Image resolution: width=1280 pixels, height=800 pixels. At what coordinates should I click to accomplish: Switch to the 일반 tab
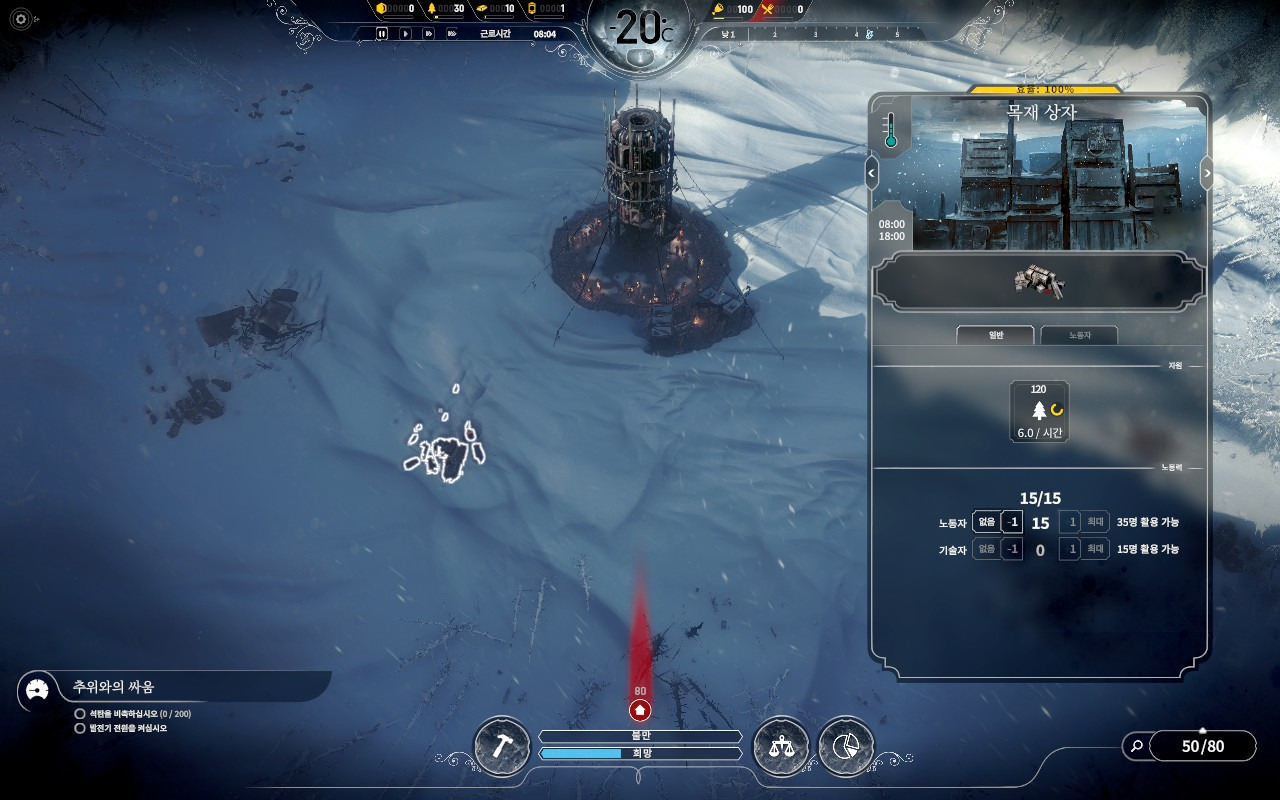pyautogui.click(x=996, y=336)
